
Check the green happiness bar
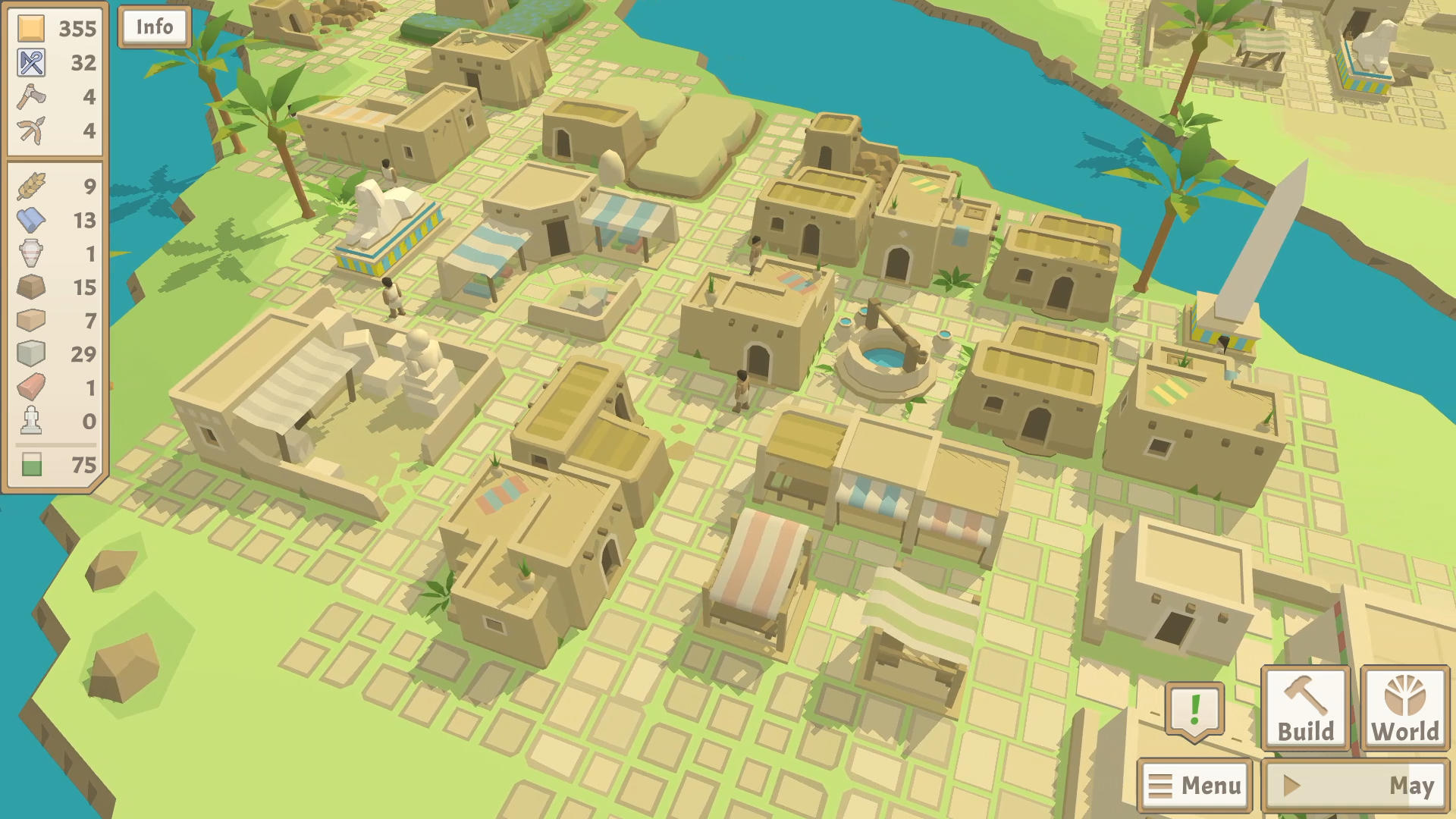30,463
